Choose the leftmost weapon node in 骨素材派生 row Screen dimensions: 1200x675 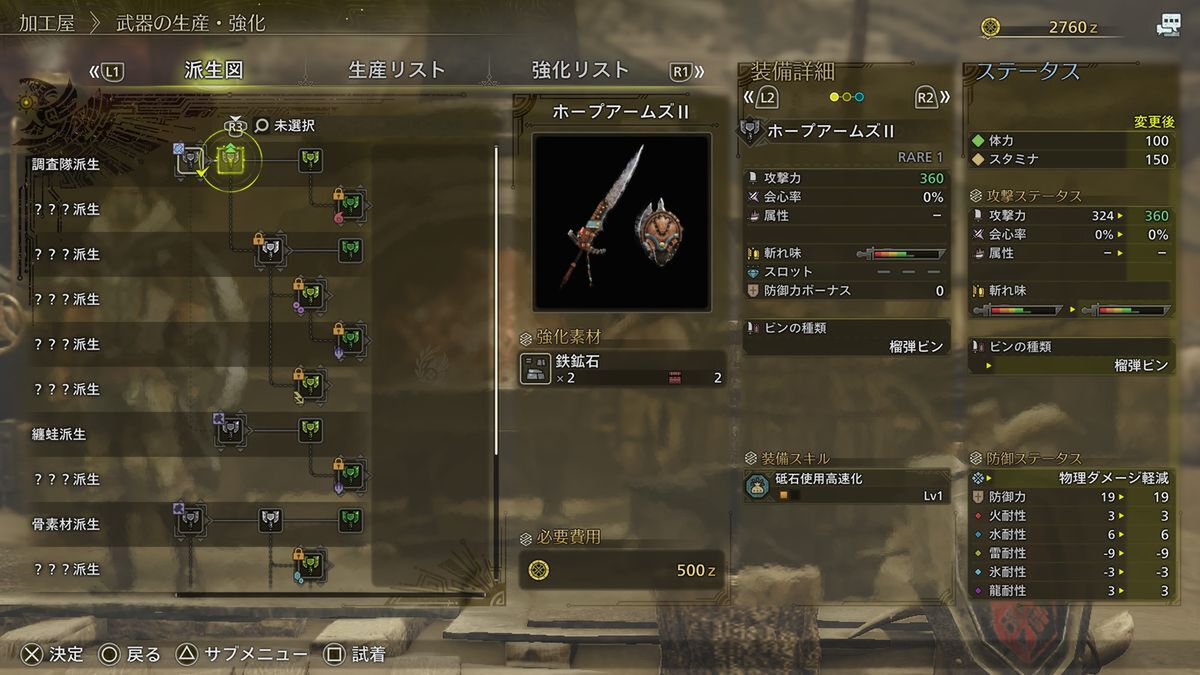point(191,520)
